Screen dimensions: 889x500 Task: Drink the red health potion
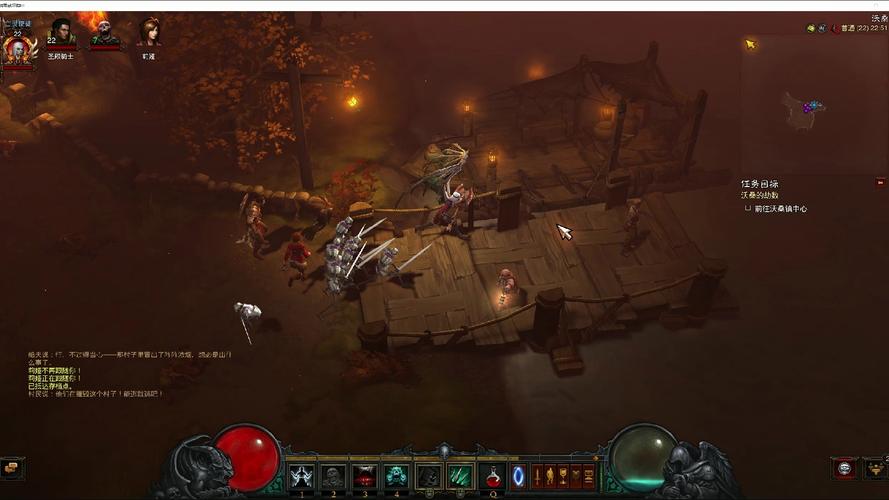pos(492,477)
